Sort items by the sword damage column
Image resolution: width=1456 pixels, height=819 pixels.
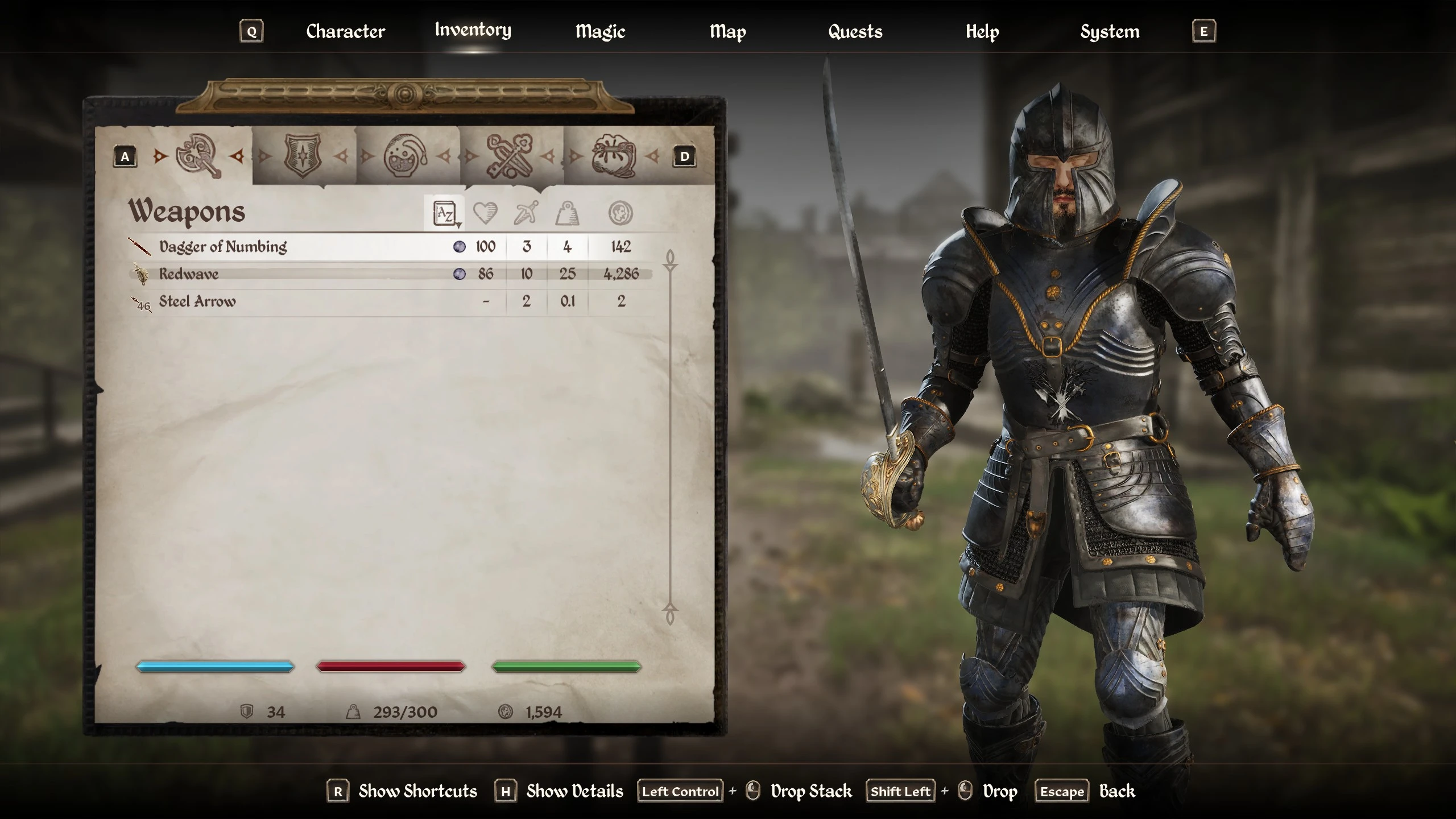526,214
